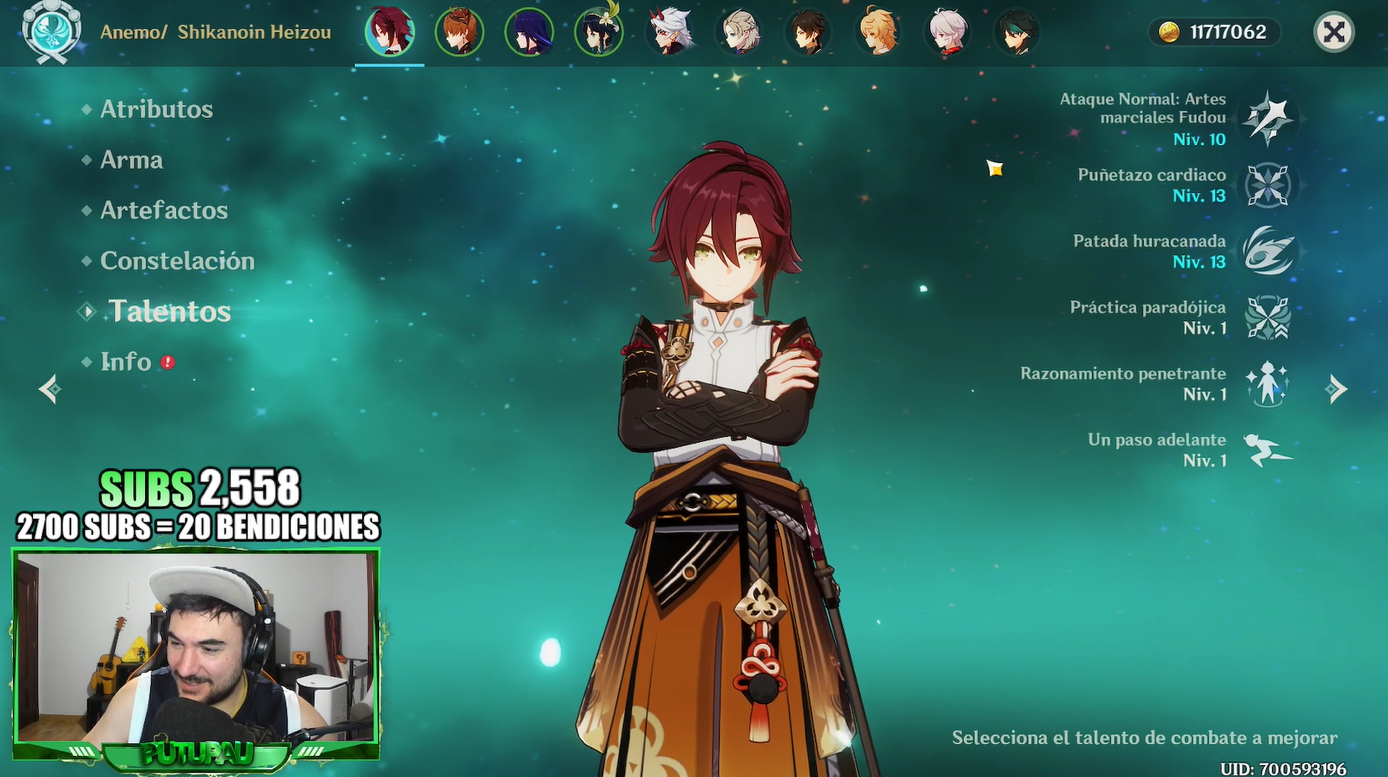Screen dimensions: 1388x777
Task: Open the Arma section
Action: pyautogui.click(x=131, y=160)
